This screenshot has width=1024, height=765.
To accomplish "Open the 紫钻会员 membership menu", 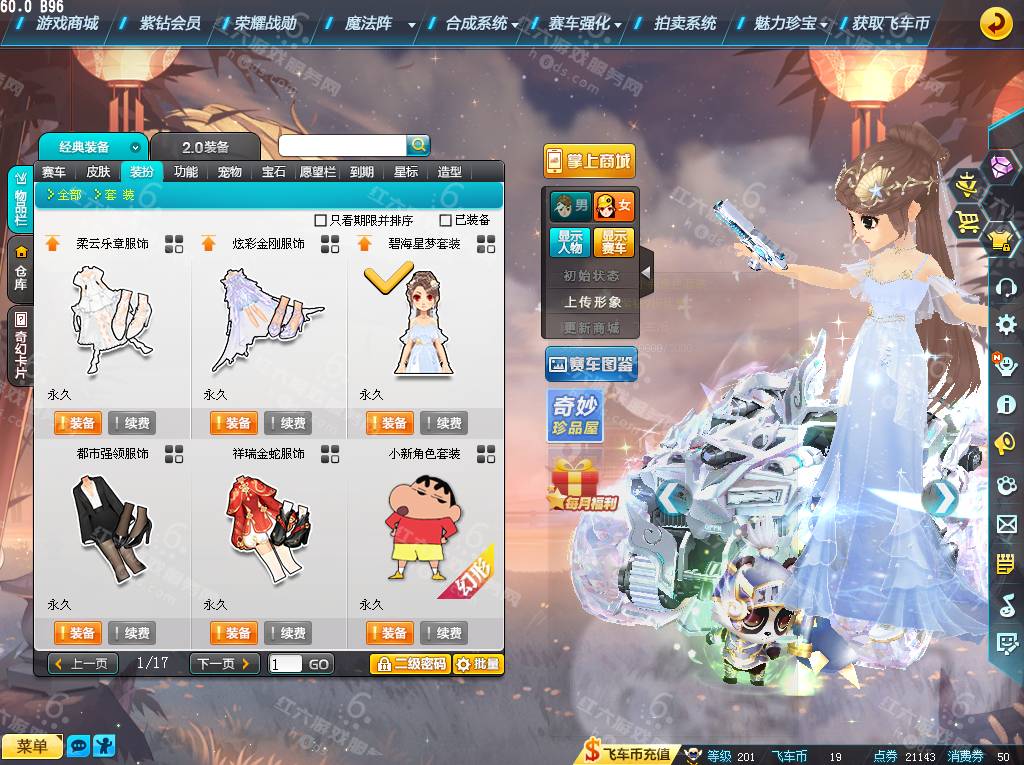I will [170, 23].
